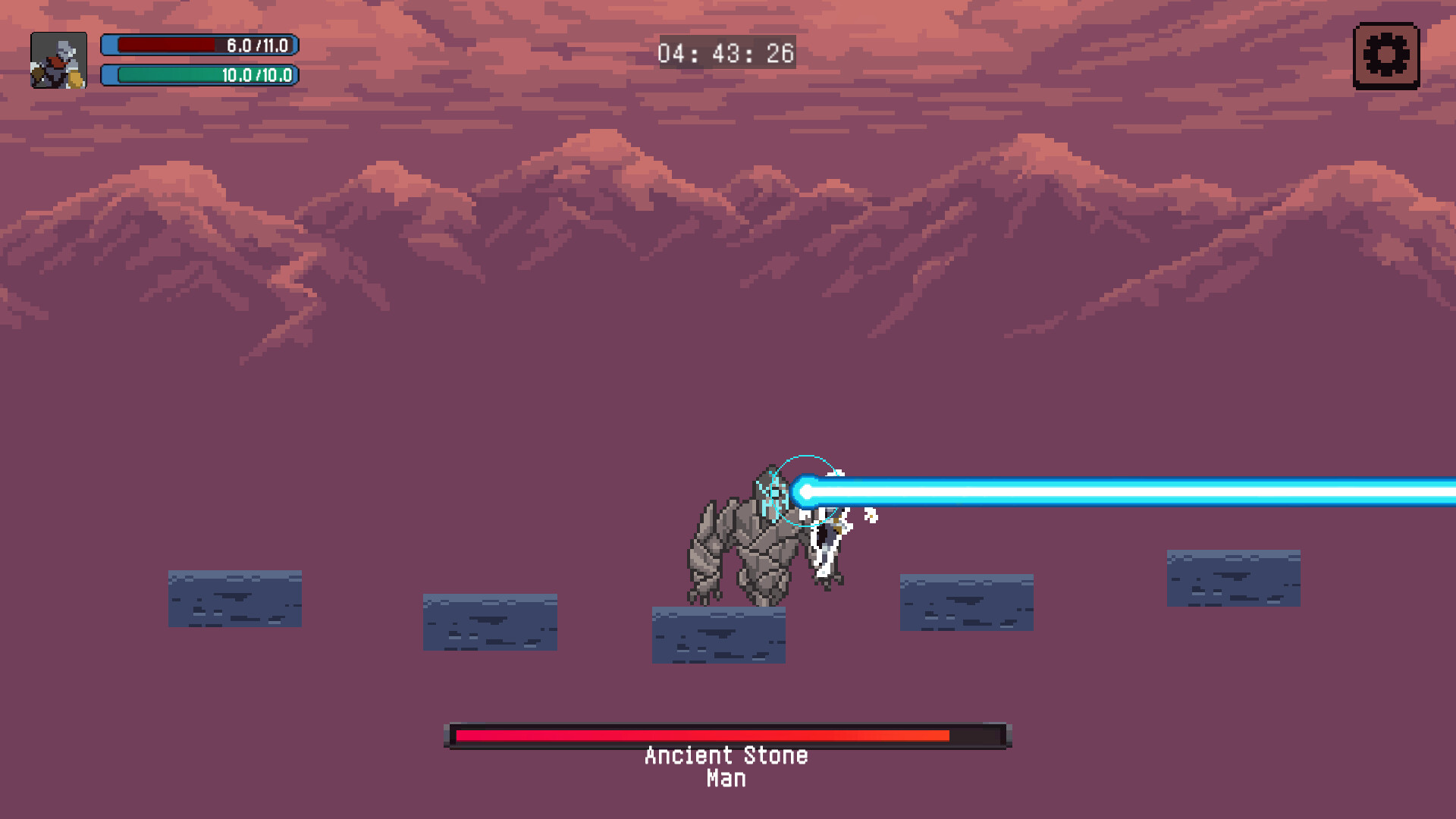Select the player firing the blue laser

pyautogui.click(x=827, y=538)
